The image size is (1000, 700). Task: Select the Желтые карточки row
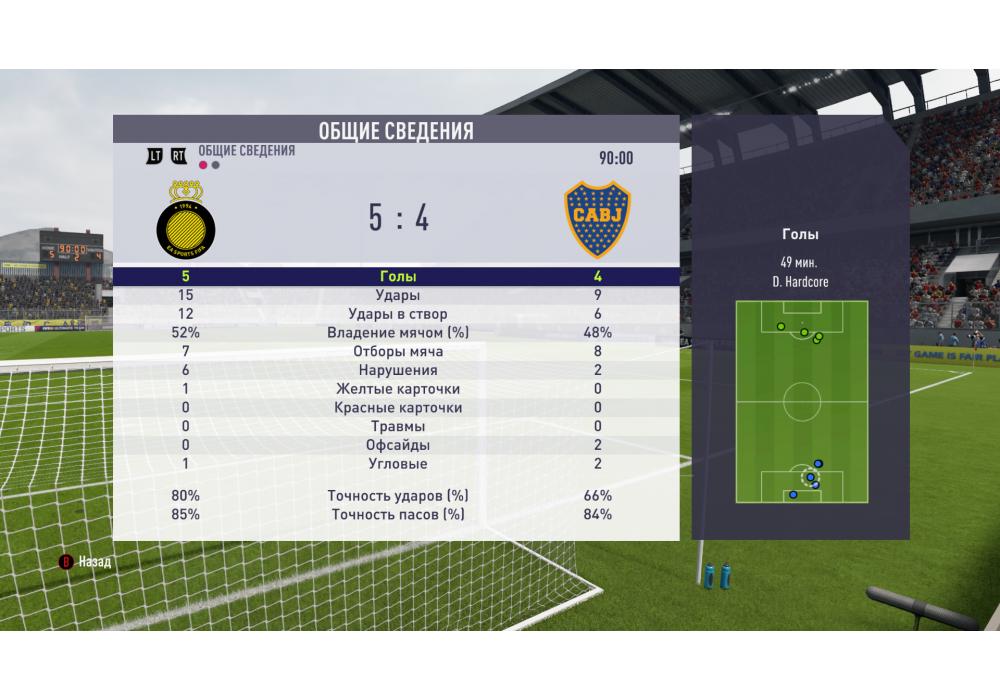coord(396,389)
